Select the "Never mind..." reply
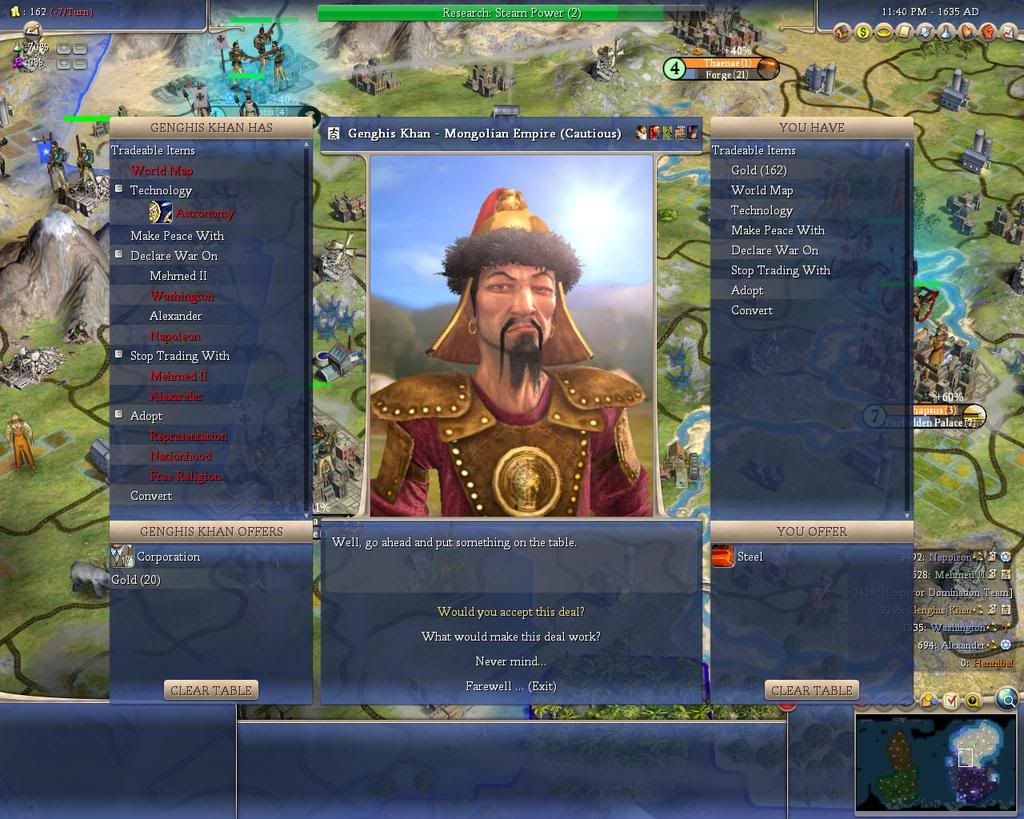The image size is (1024, 819). [510, 661]
